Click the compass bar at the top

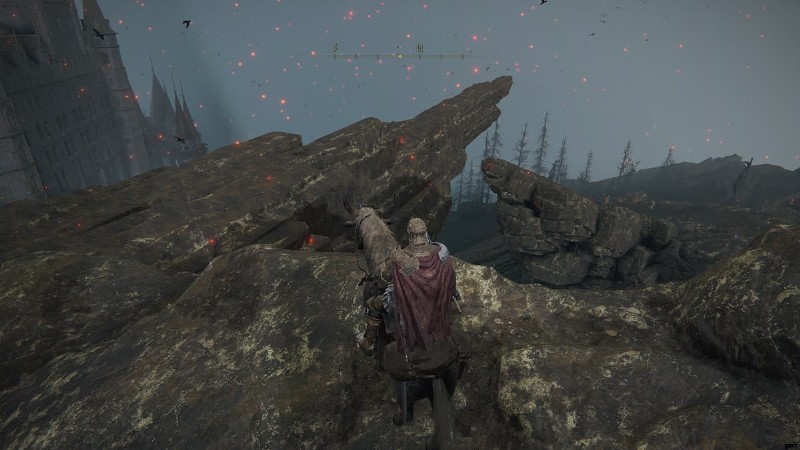point(400,53)
